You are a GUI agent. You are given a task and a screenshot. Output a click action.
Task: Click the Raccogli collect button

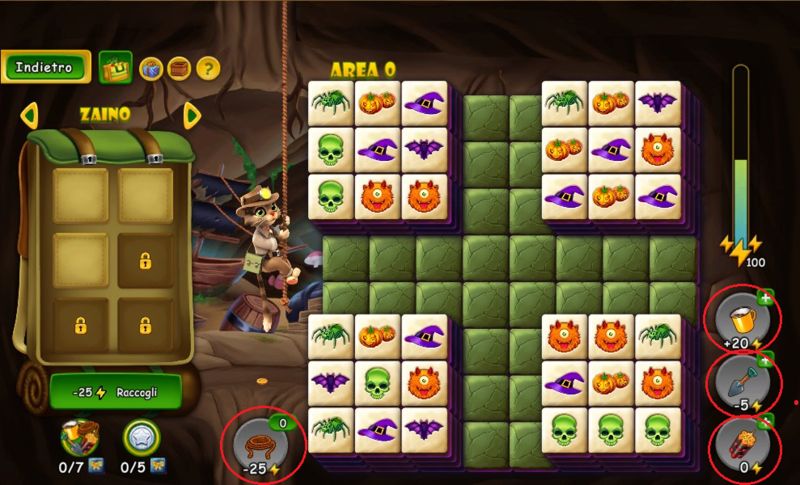tap(116, 392)
